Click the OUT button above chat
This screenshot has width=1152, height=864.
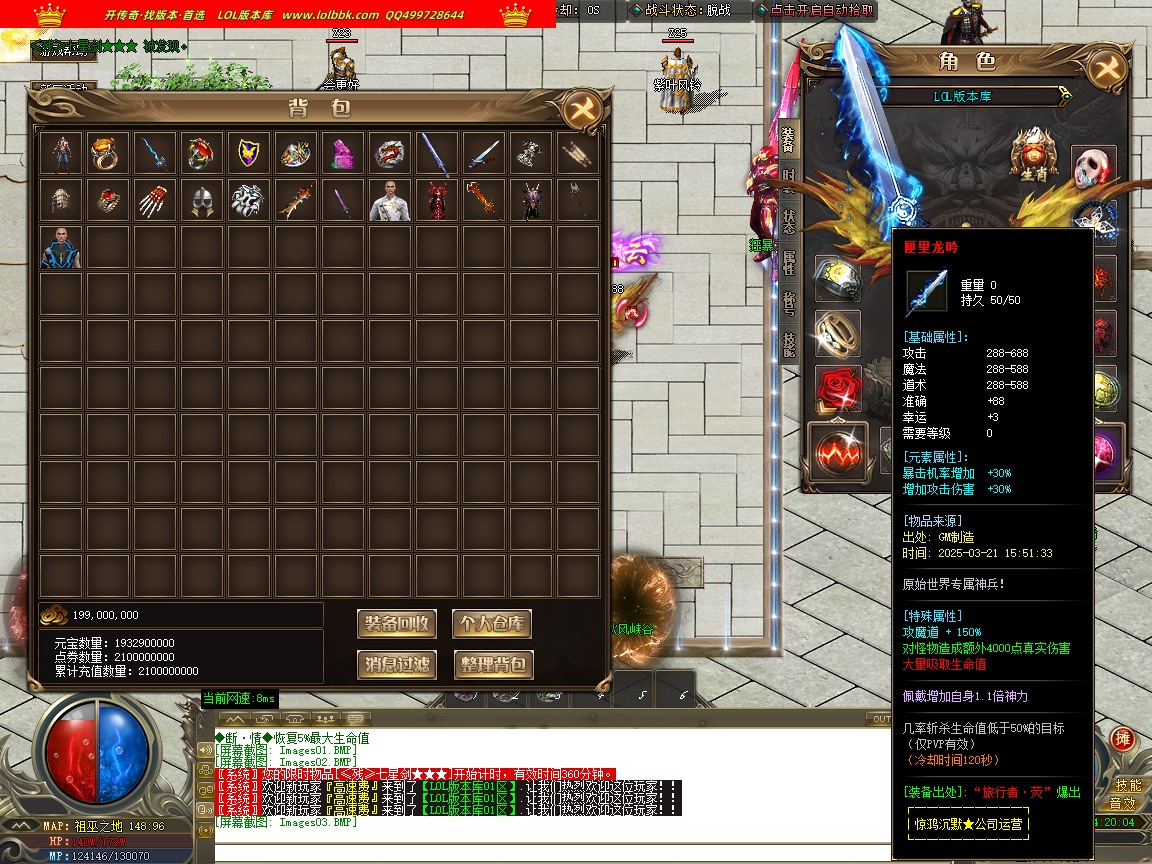click(x=880, y=719)
